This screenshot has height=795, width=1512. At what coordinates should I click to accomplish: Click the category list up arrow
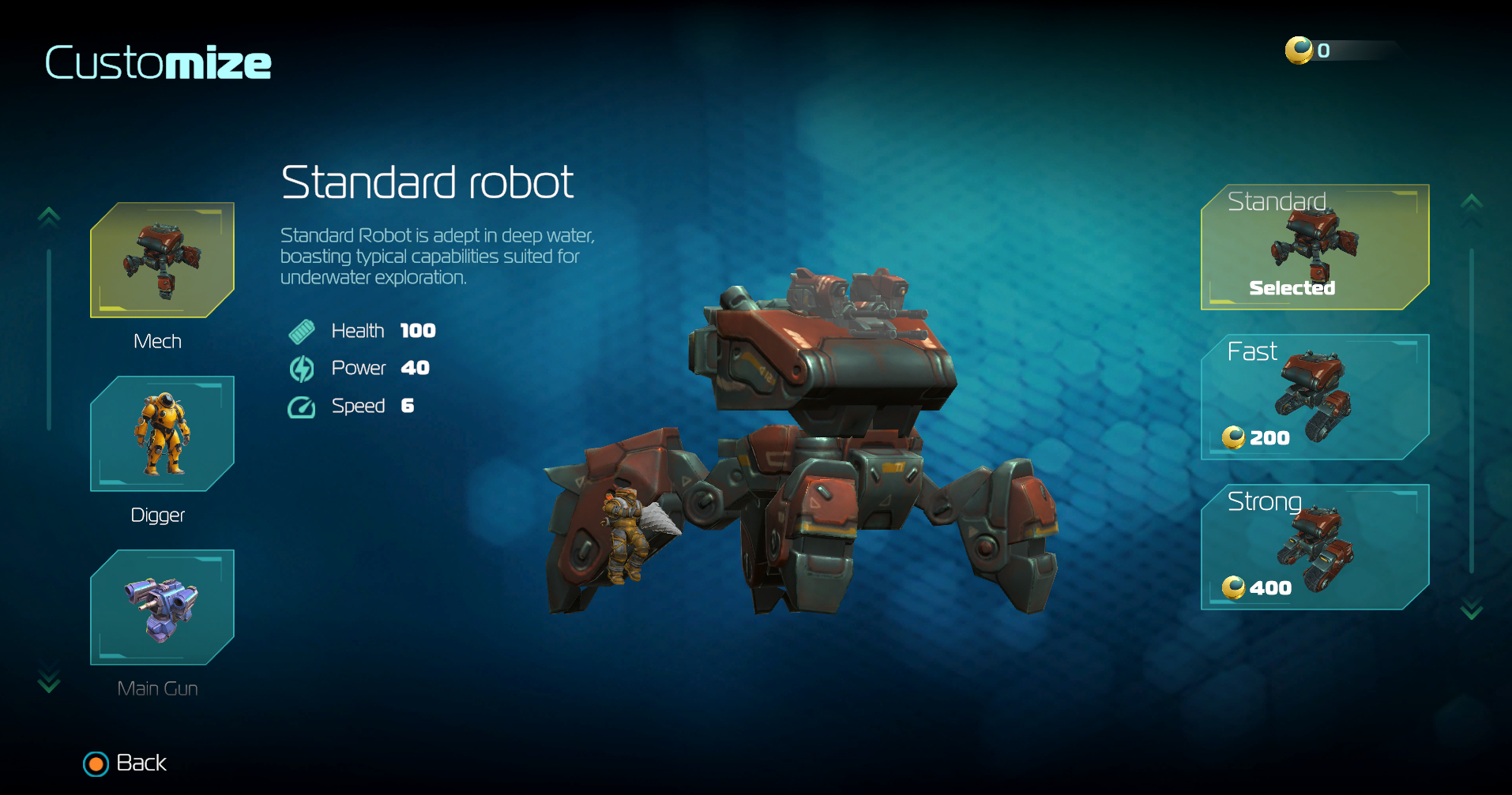(x=49, y=216)
